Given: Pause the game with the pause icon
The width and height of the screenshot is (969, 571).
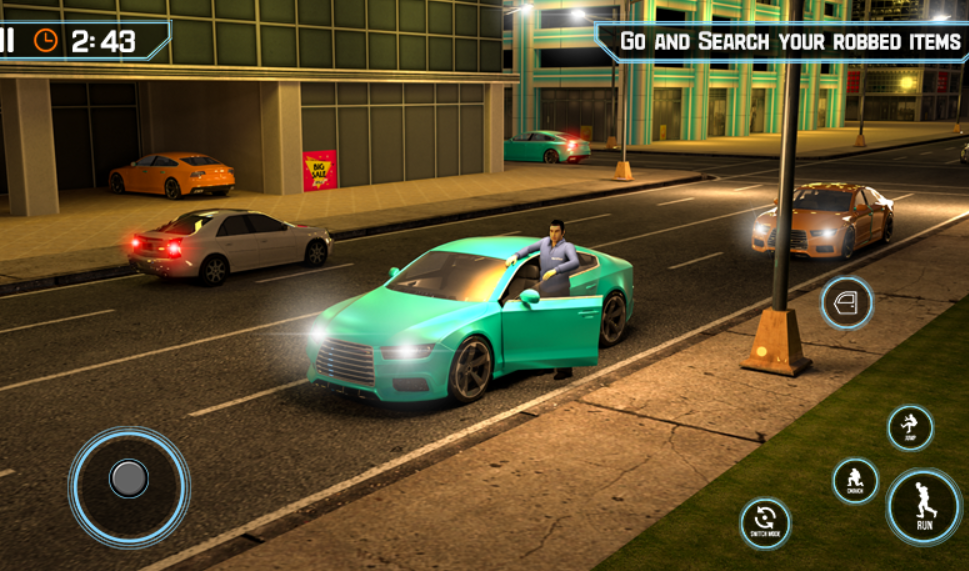Looking at the screenshot, I should 8,40.
